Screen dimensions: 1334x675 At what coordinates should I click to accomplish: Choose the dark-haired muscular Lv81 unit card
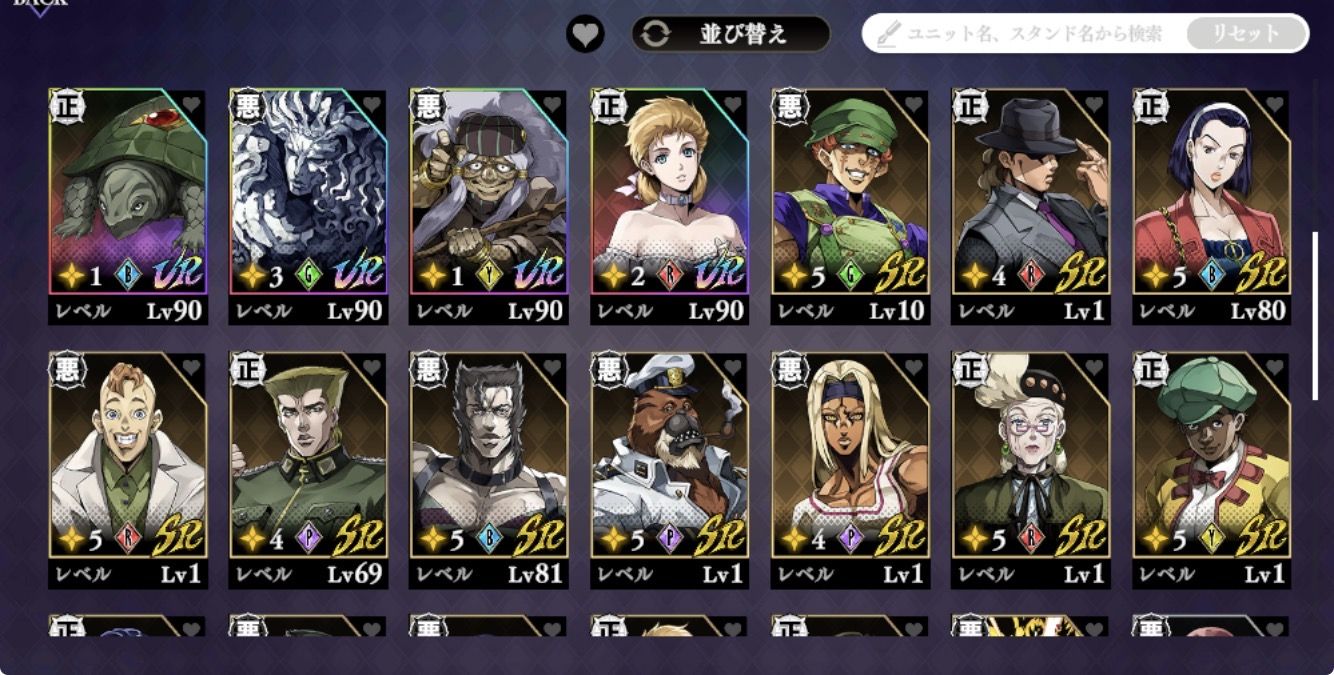488,455
